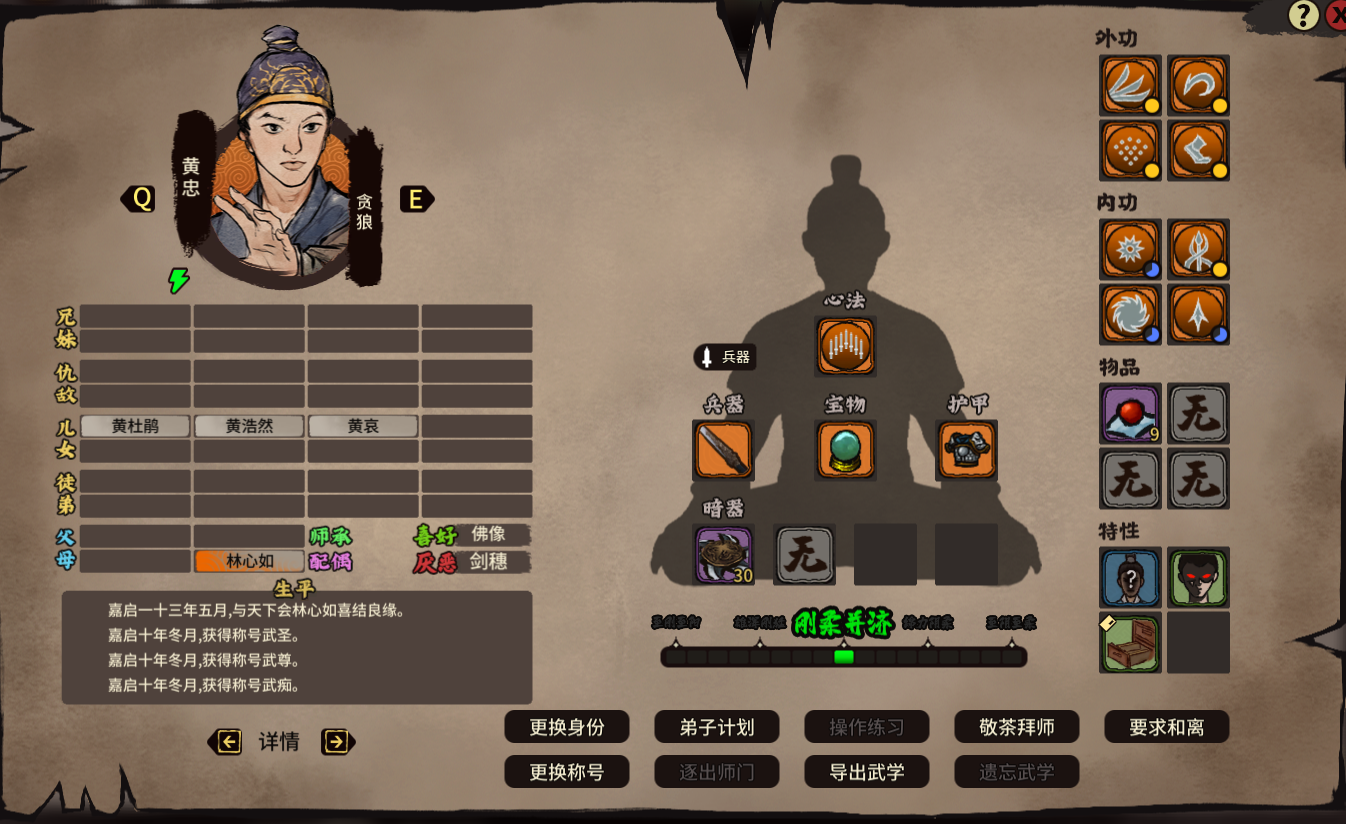Click the green 刚柔并济 balance slider marker
Viewport: 1346px width, 824px height.
pos(845,657)
